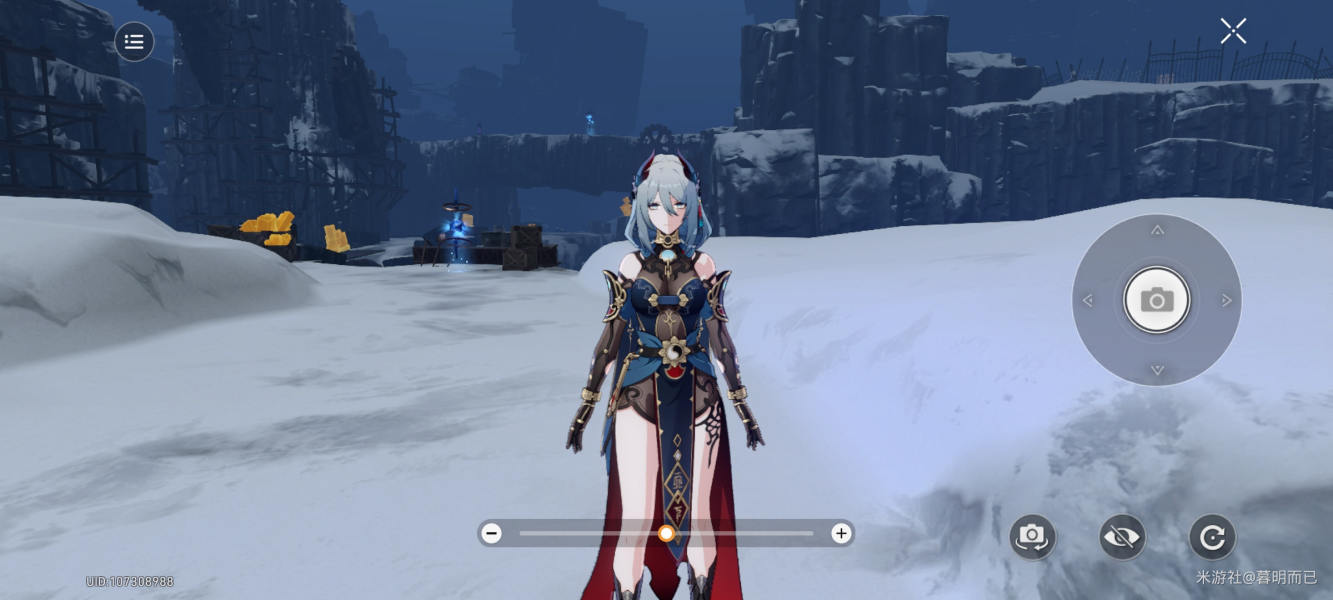The height and width of the screenshot is (600, 1333).
Task: Open the list menu button
Action: [x=135, y=42]
